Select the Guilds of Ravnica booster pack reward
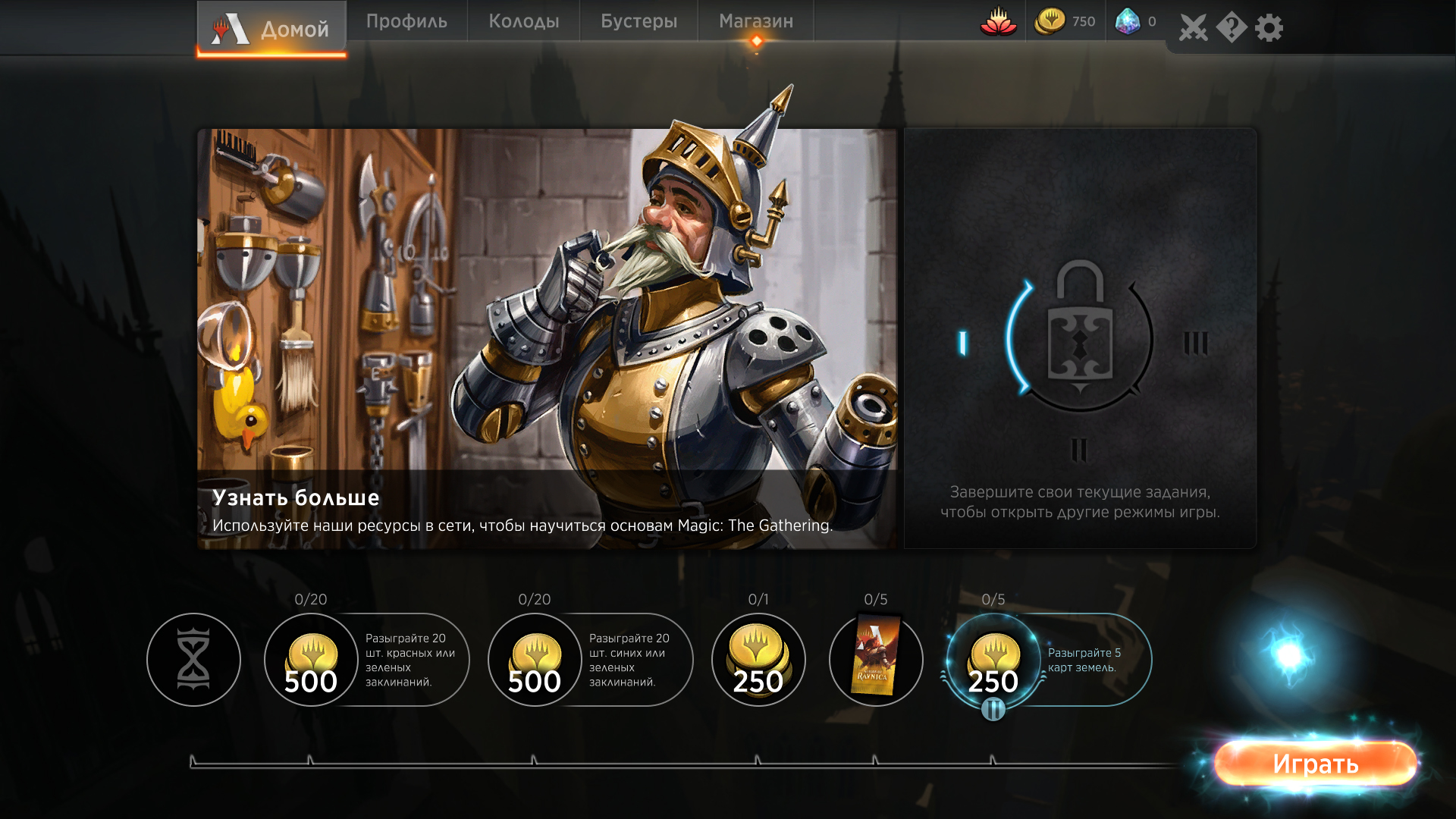This screenshot has width=1456, height=819. click(x=876, y=660)
